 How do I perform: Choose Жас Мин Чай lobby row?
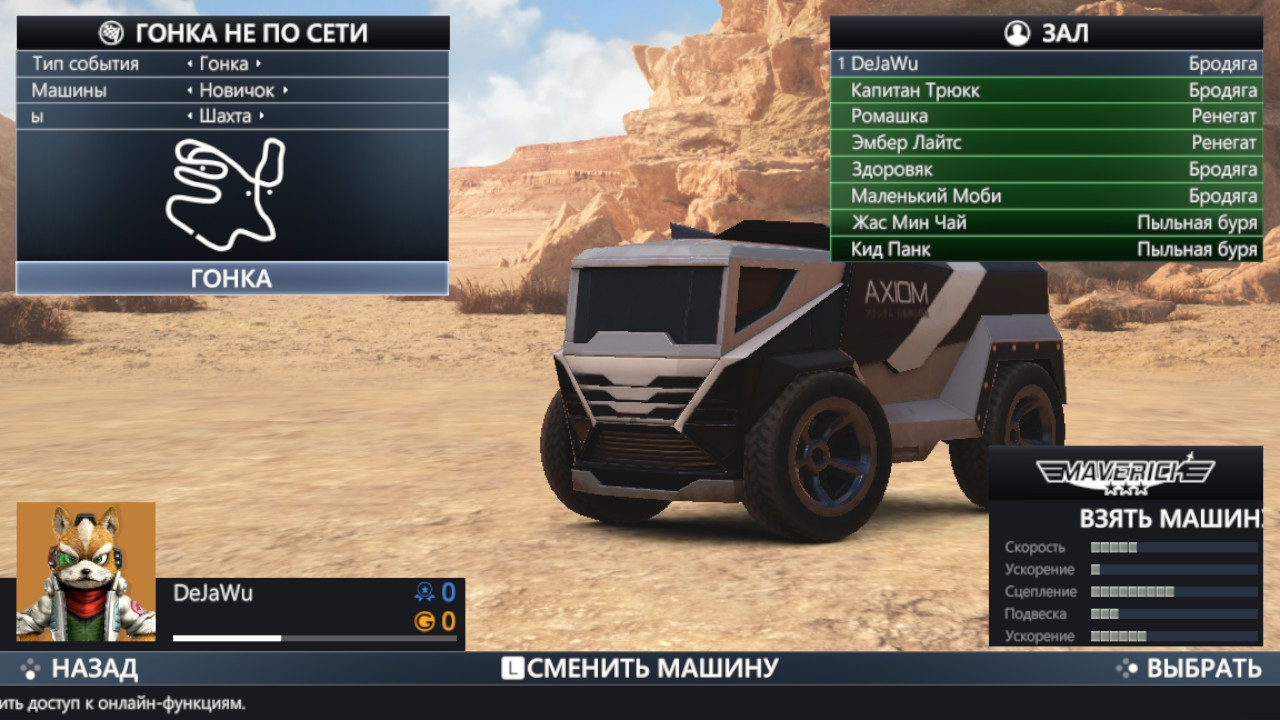[x=1046, y=222]
